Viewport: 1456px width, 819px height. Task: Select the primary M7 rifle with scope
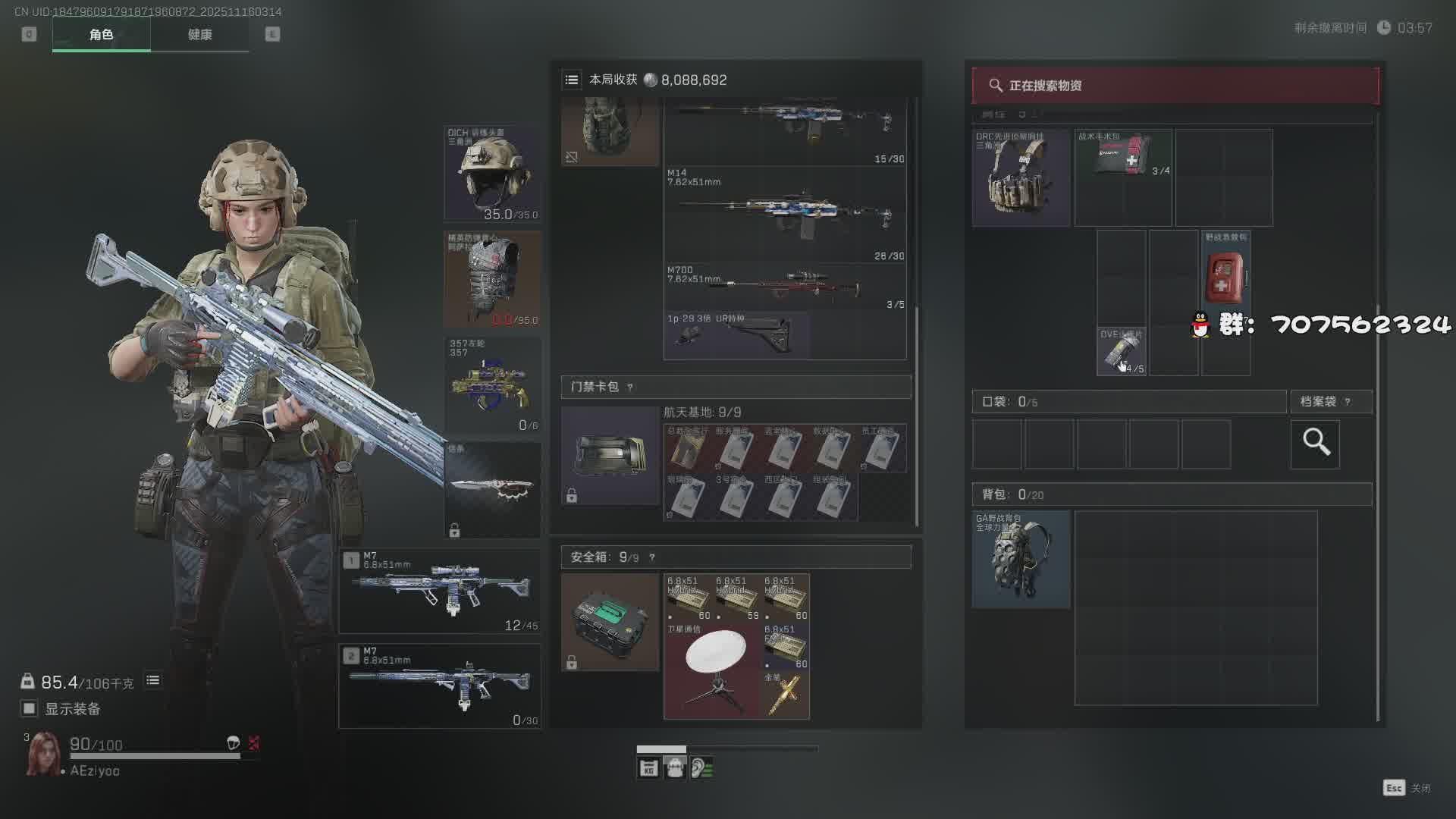pyautogui.click(x=439, y=591)
